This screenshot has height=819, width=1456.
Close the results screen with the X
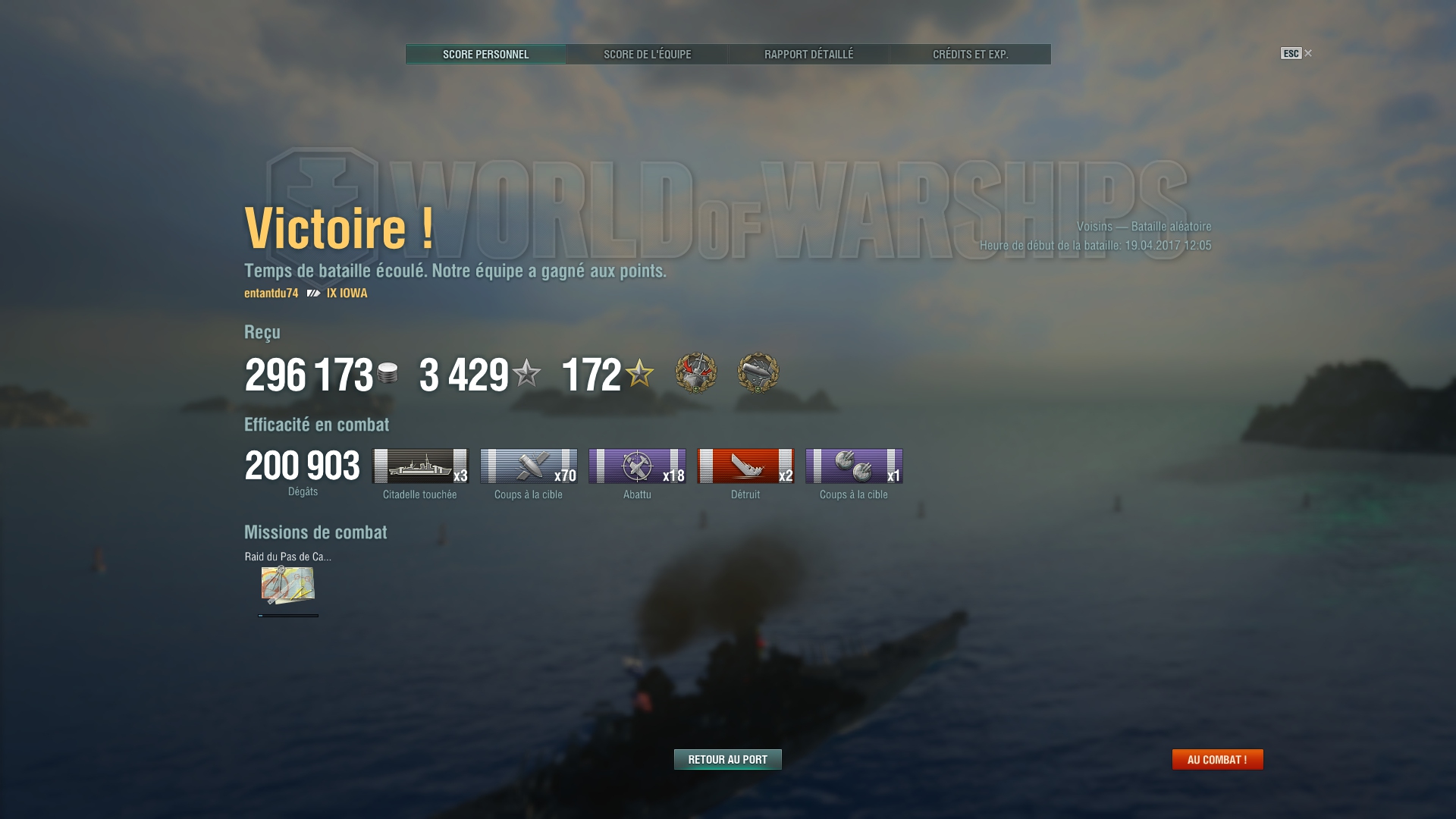point(1307,53)
